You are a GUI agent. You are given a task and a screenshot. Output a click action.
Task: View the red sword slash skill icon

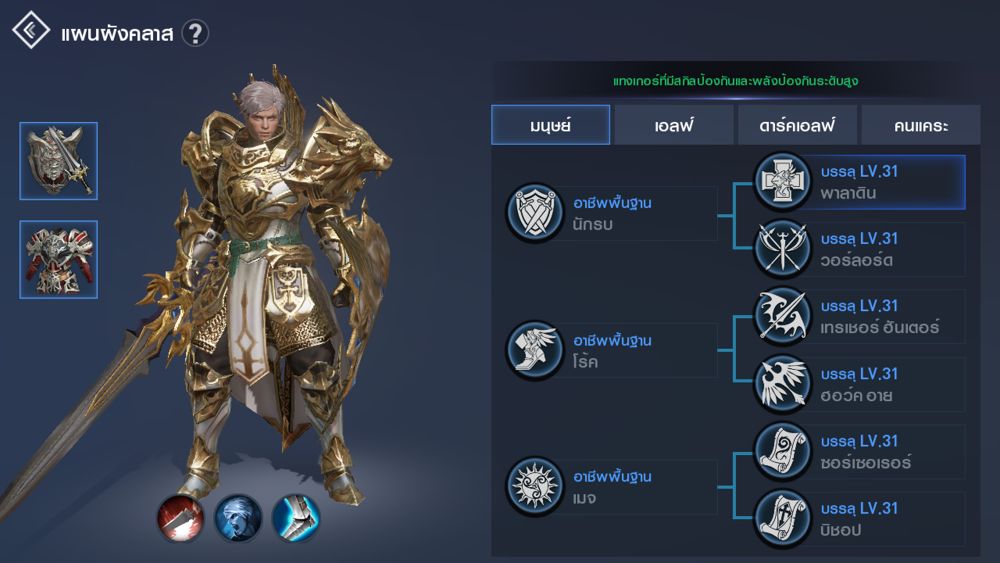pos(181,518)
